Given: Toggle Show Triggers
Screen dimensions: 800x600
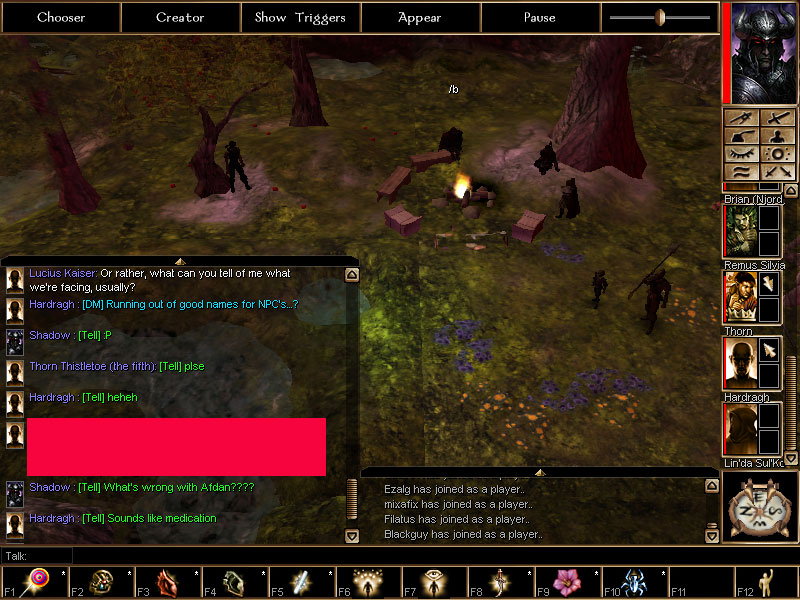Looking at the screenshot, I should point(300,17).
